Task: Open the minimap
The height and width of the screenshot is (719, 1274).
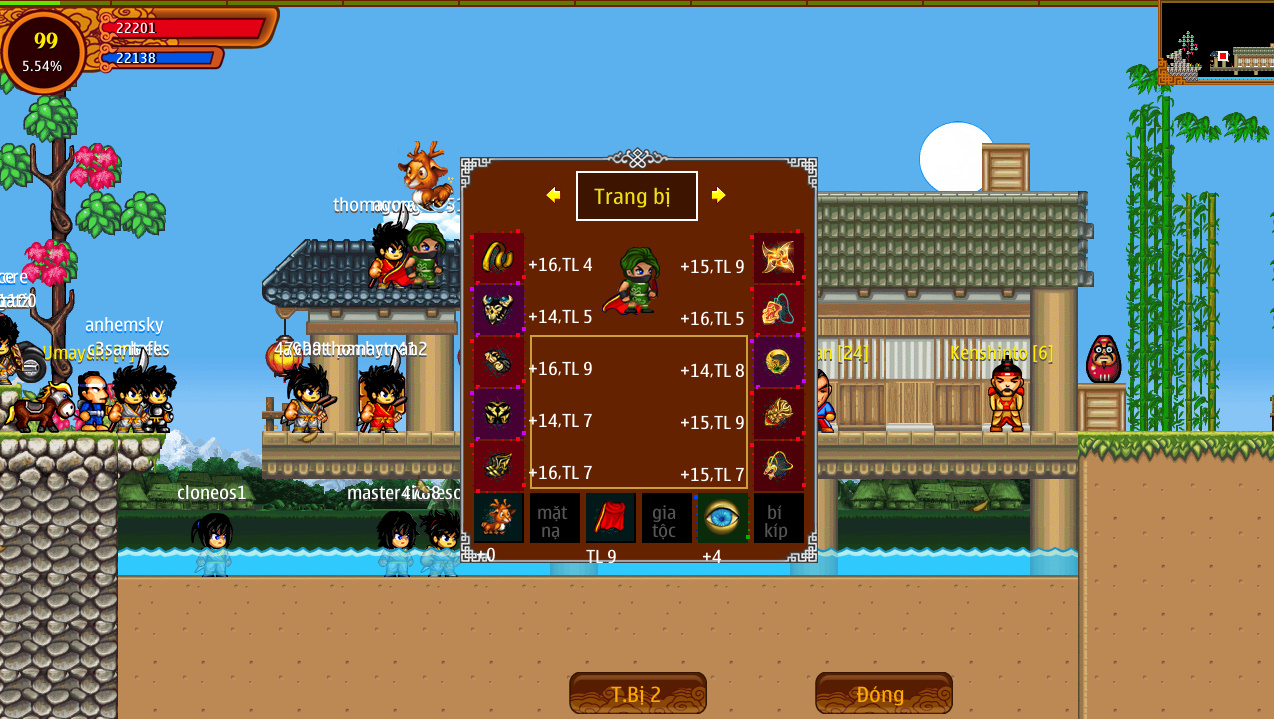Action: (1216, 42)
